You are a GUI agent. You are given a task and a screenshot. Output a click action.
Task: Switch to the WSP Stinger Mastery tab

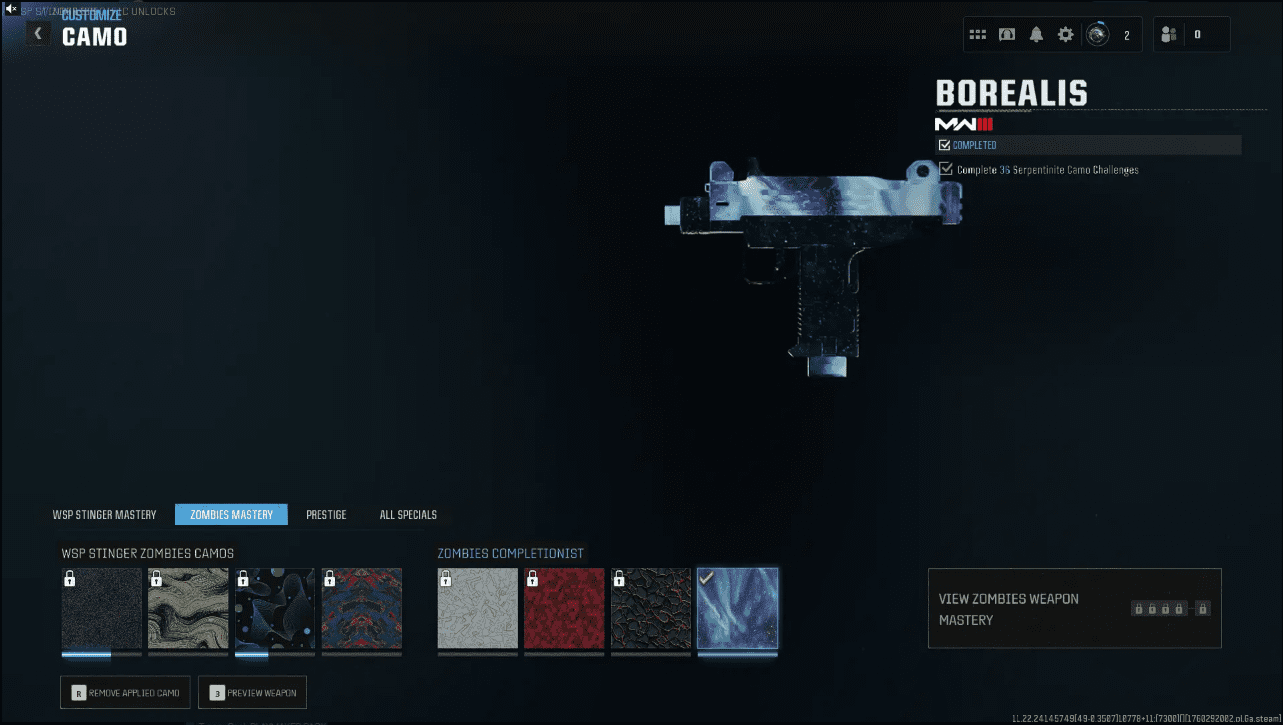tap(105, 515)
